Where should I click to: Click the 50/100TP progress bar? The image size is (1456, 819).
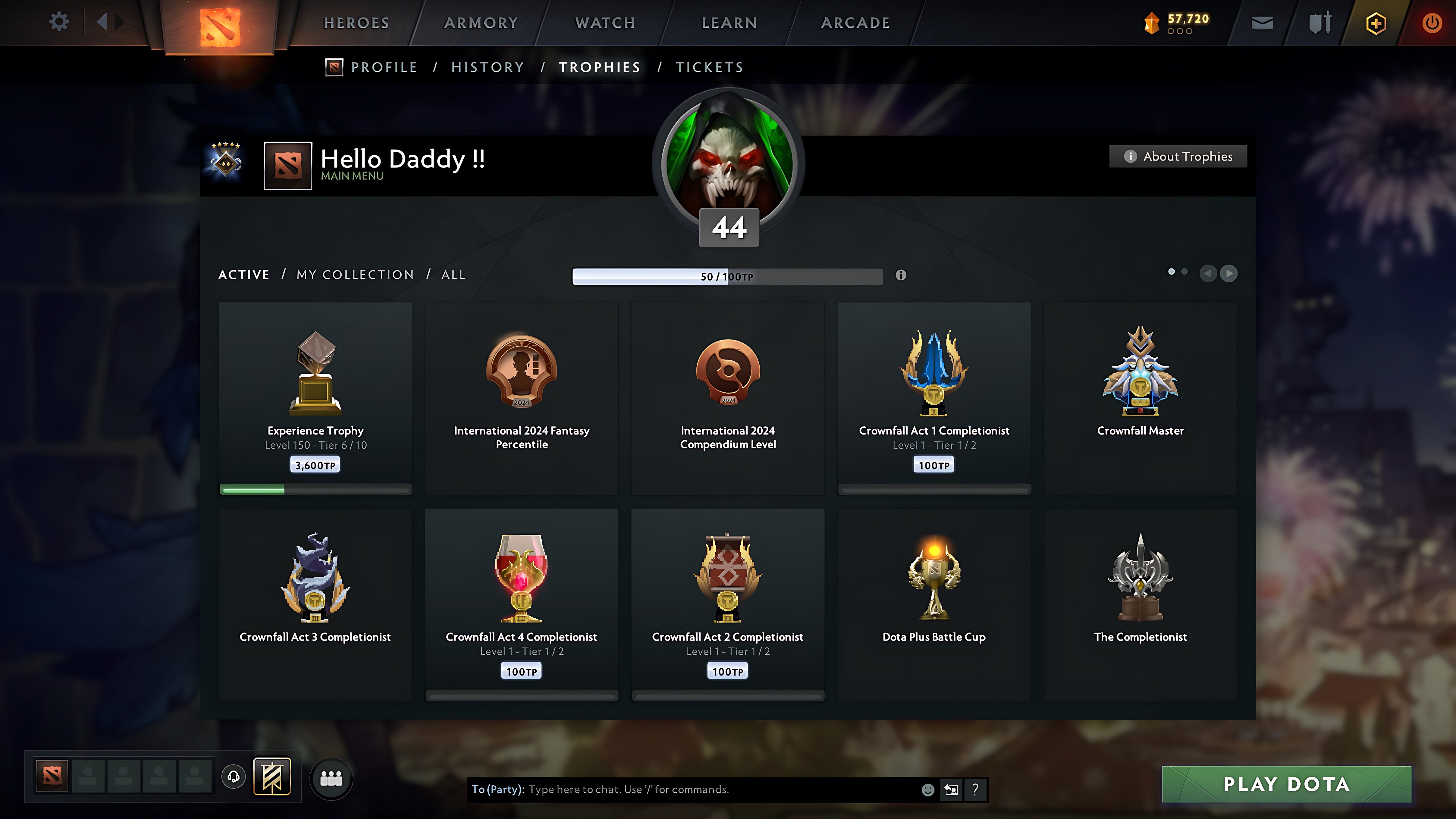pyautogui.click(x=727, y=276)
